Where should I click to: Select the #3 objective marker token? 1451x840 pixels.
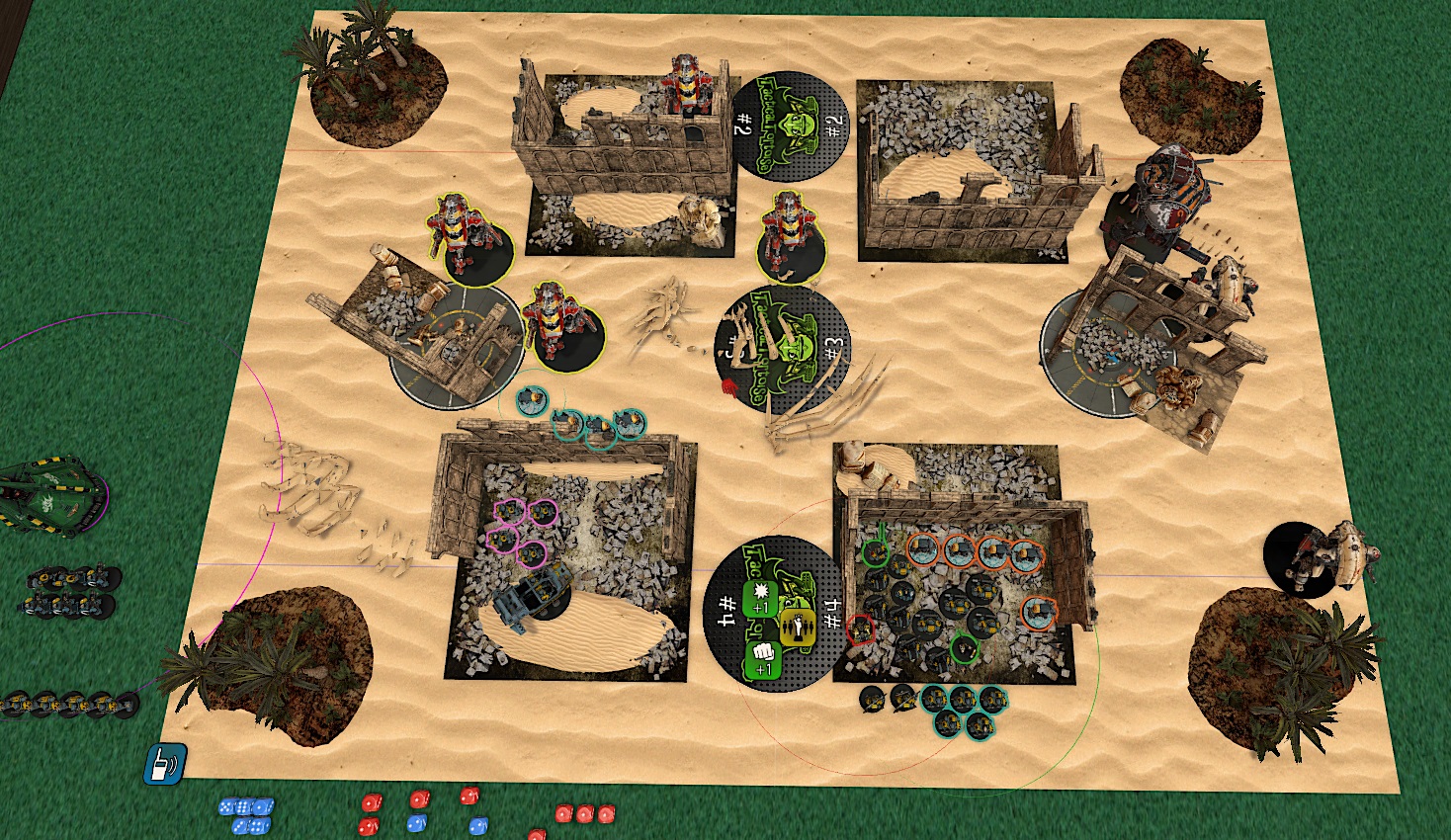[783, 351]
